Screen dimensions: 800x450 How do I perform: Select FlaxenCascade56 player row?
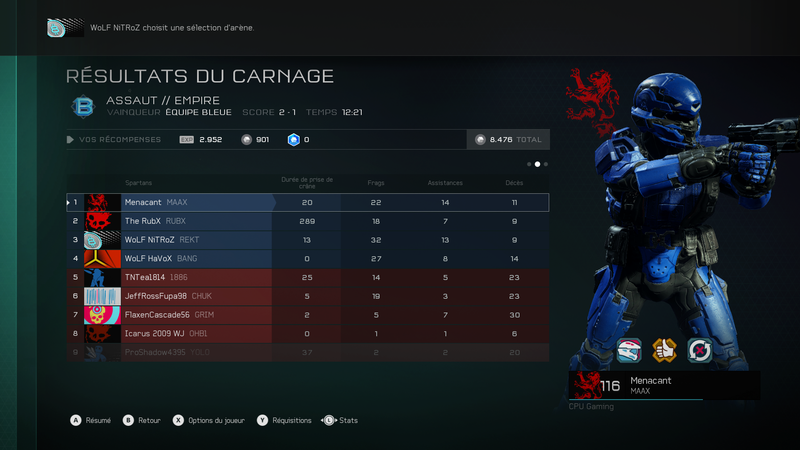pyautogui.click(x=308, y=315)
